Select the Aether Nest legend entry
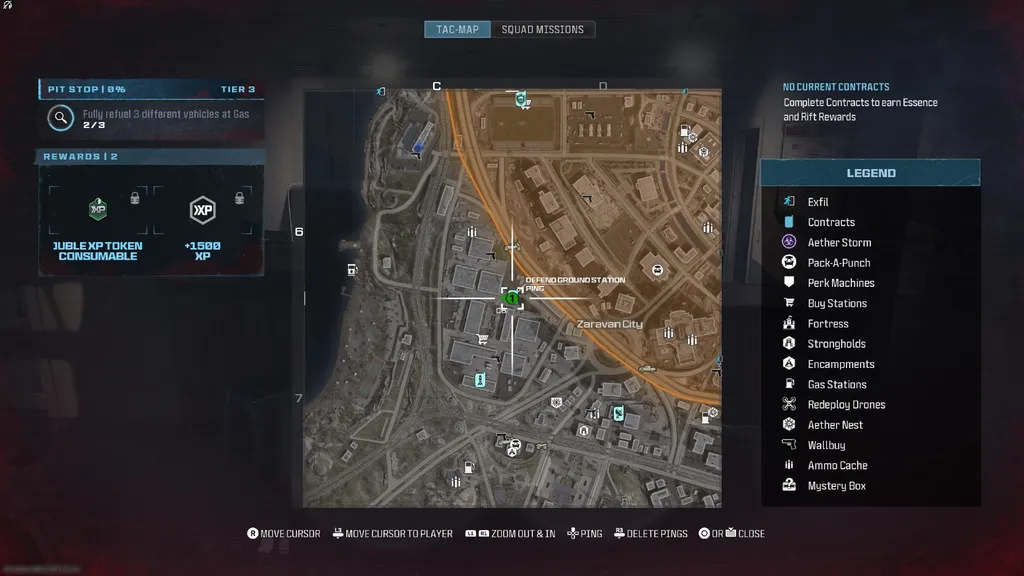The height and width of the screenshot is (576, 1024). (835, 425)
